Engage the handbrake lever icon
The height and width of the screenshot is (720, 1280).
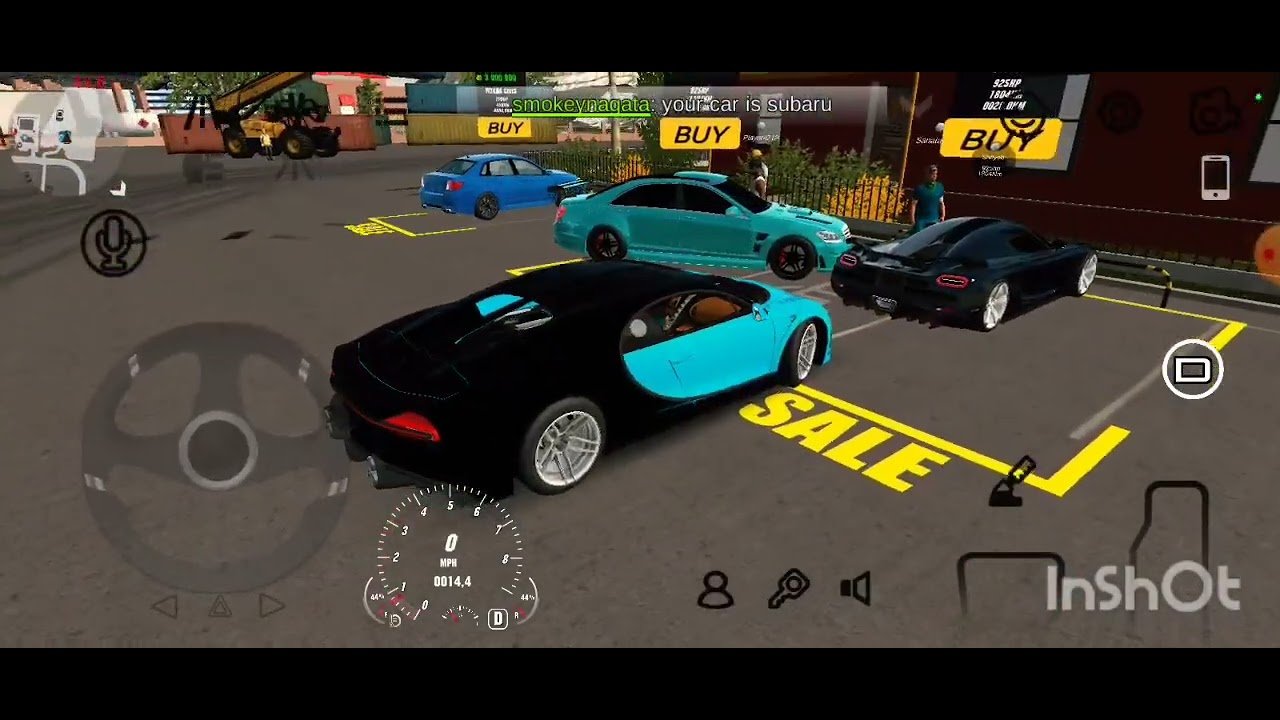[1012, 482]
